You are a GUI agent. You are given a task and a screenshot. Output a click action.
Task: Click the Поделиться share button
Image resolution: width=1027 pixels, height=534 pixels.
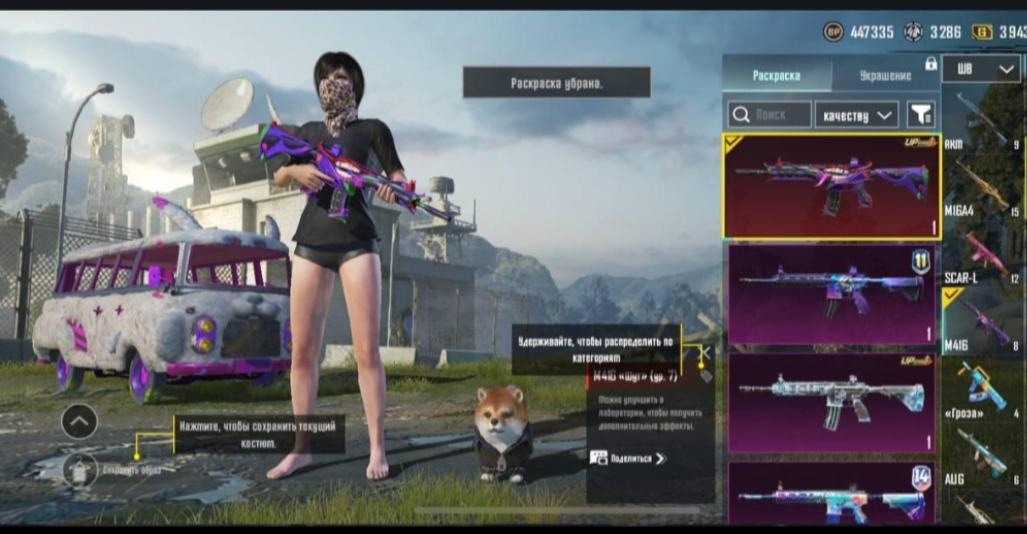coord(629,458)
